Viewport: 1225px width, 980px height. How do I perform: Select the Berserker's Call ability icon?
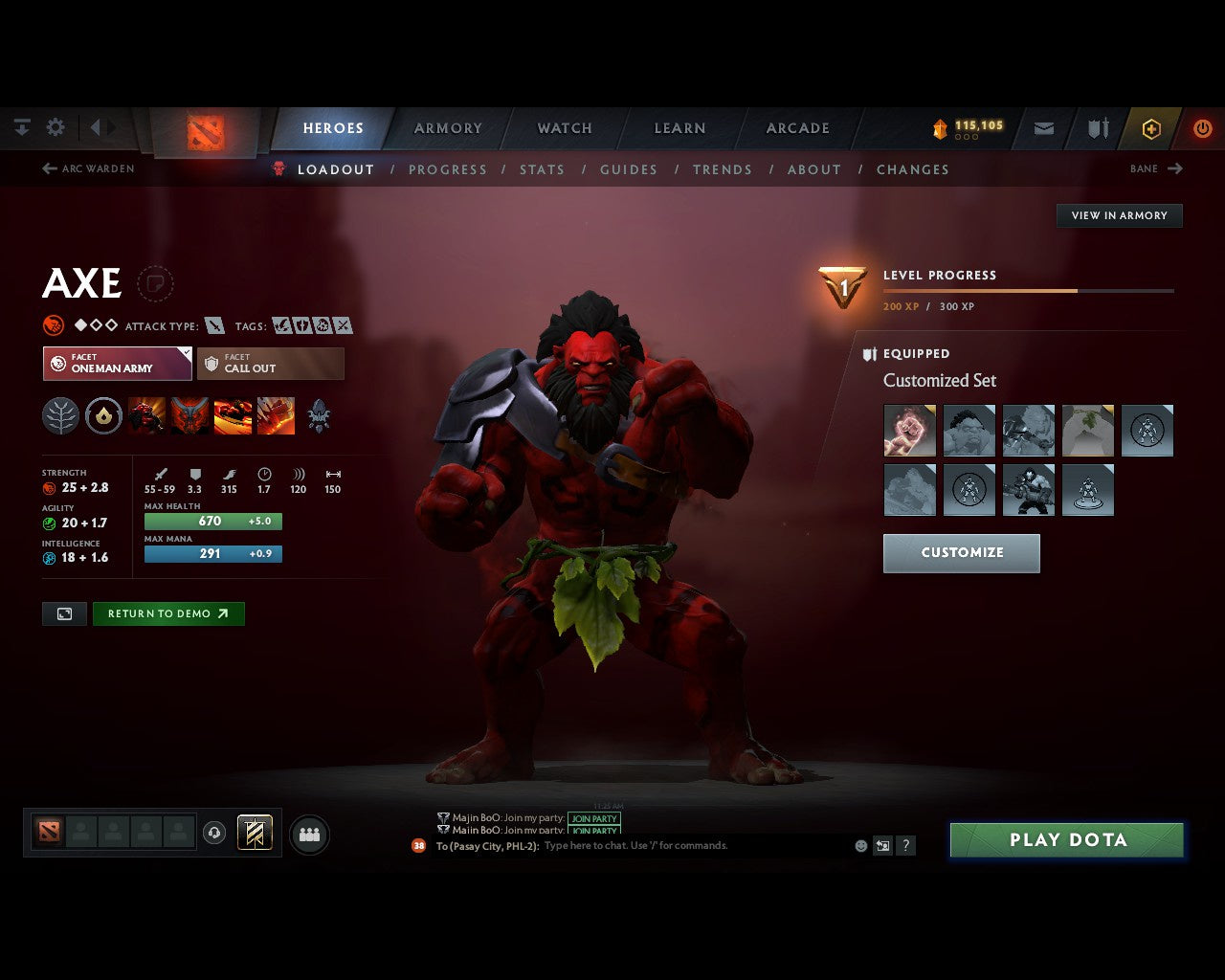(146, 415)
